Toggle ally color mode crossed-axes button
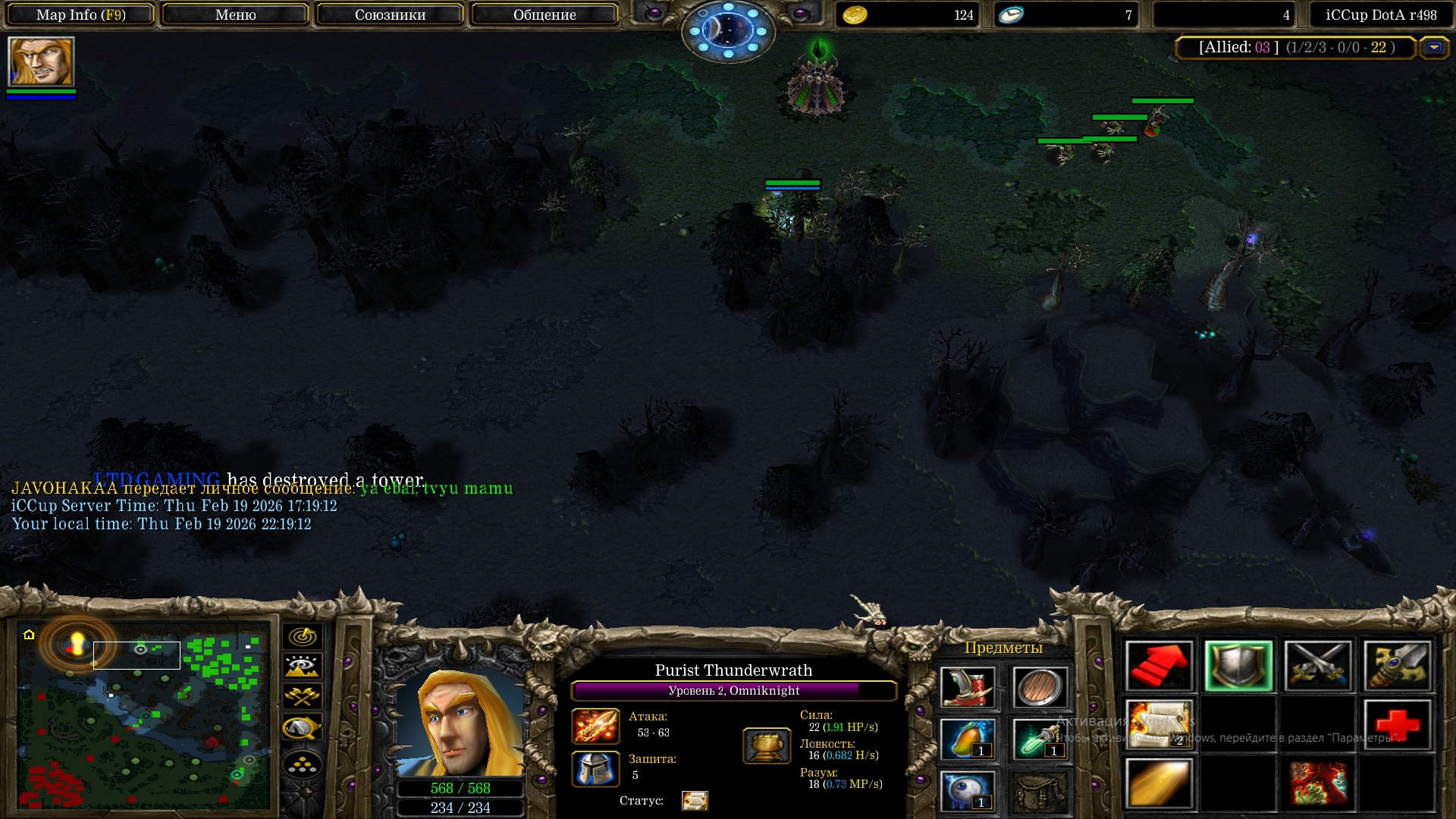 point(302,695)
